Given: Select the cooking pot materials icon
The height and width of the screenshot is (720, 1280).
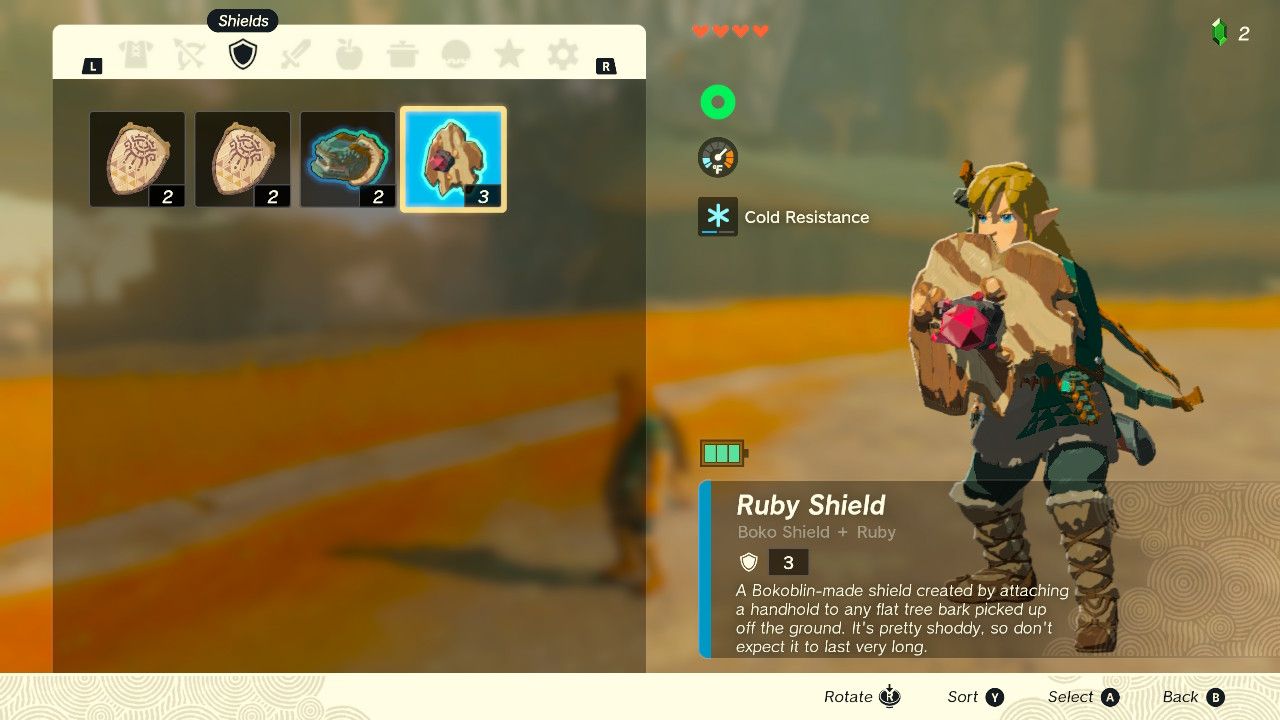Looking at the screenshot, I should [403, 54].
